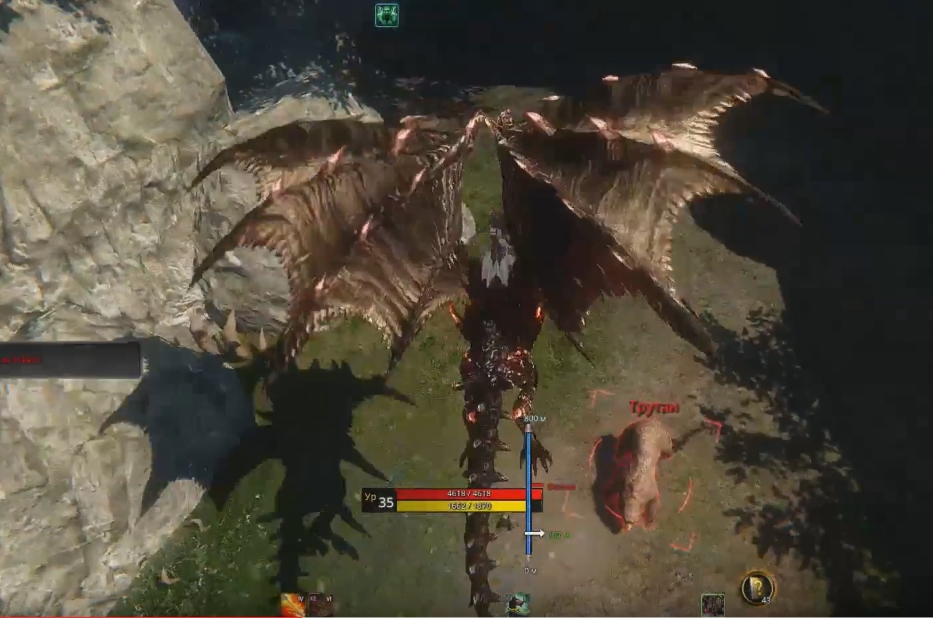Open the golden question mark help icon
The height and width of the screenshot is (618, 933).
(758, 587)
